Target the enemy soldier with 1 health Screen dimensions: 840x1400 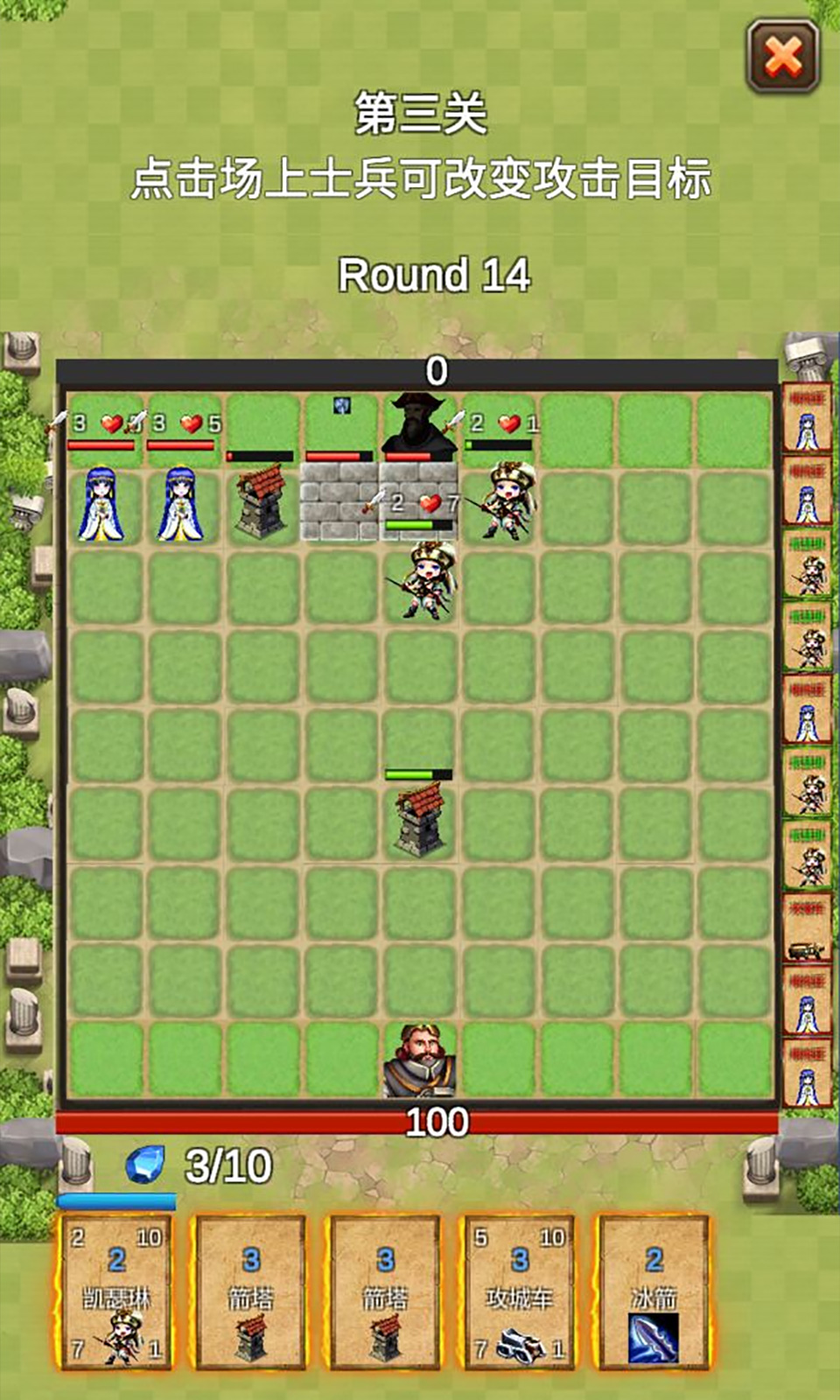(500, 503)
